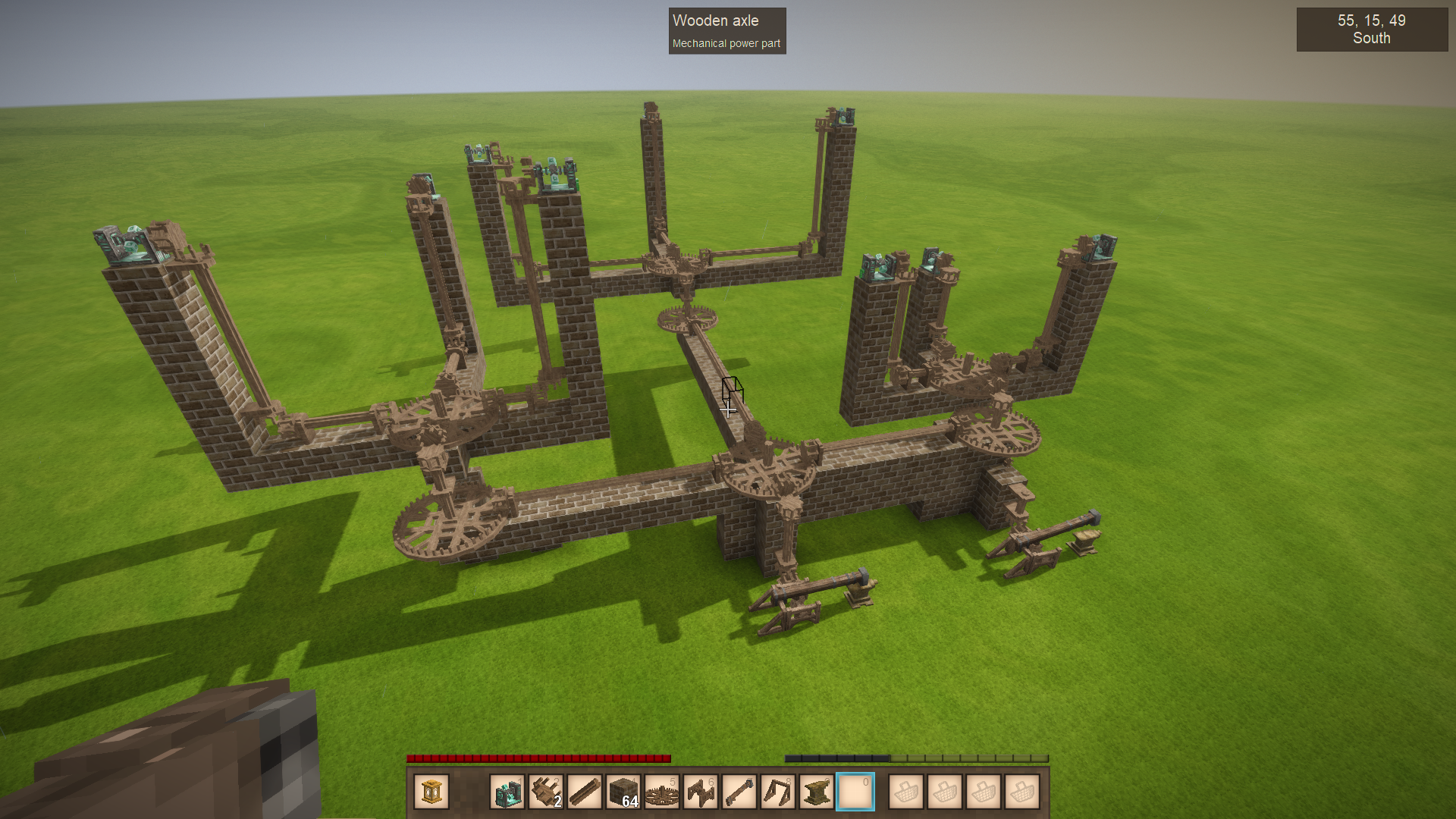Select the teal rotor machine hotbar slot

tap(507, 792)
